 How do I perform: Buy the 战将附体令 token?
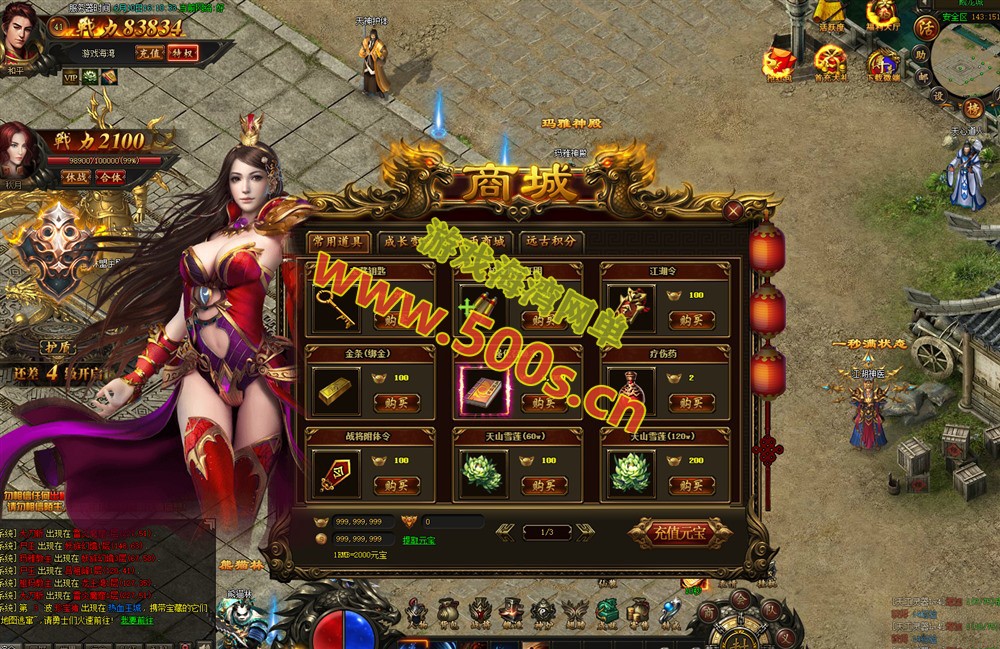click(396, 485)
